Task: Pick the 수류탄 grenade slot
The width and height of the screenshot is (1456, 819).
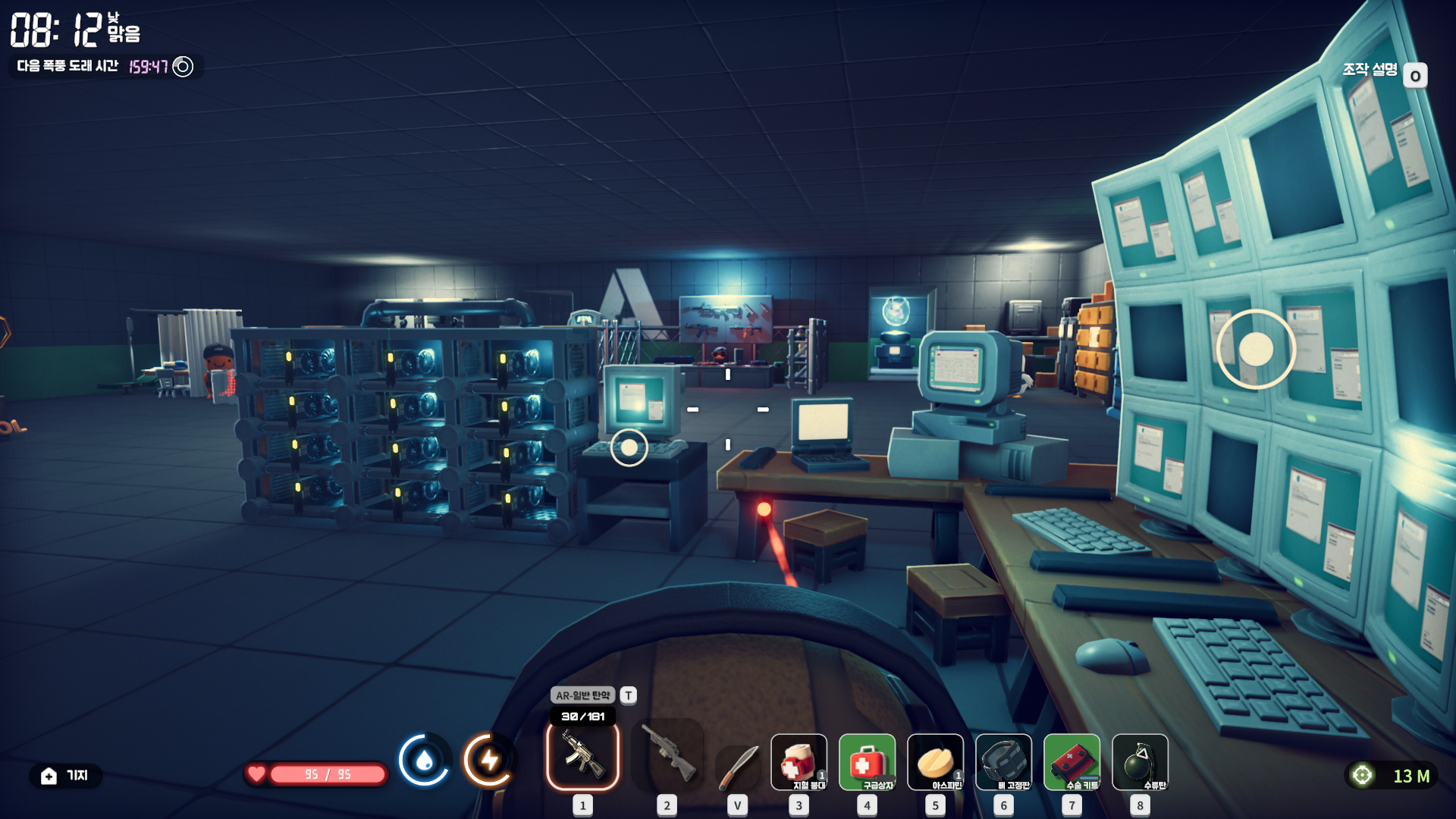Action: tap(1140, 762)
